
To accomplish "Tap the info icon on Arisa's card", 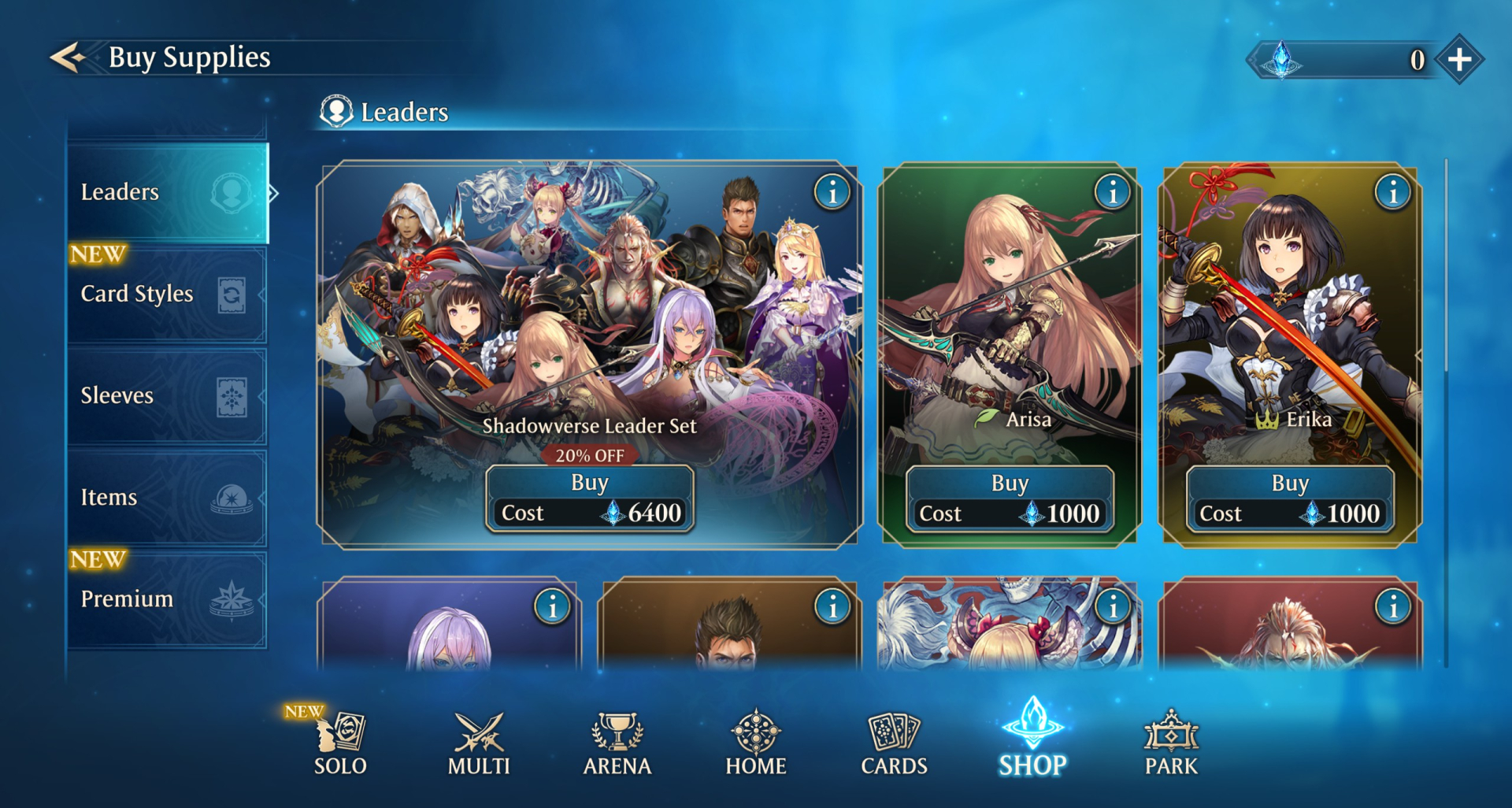I will point(1110,193).
